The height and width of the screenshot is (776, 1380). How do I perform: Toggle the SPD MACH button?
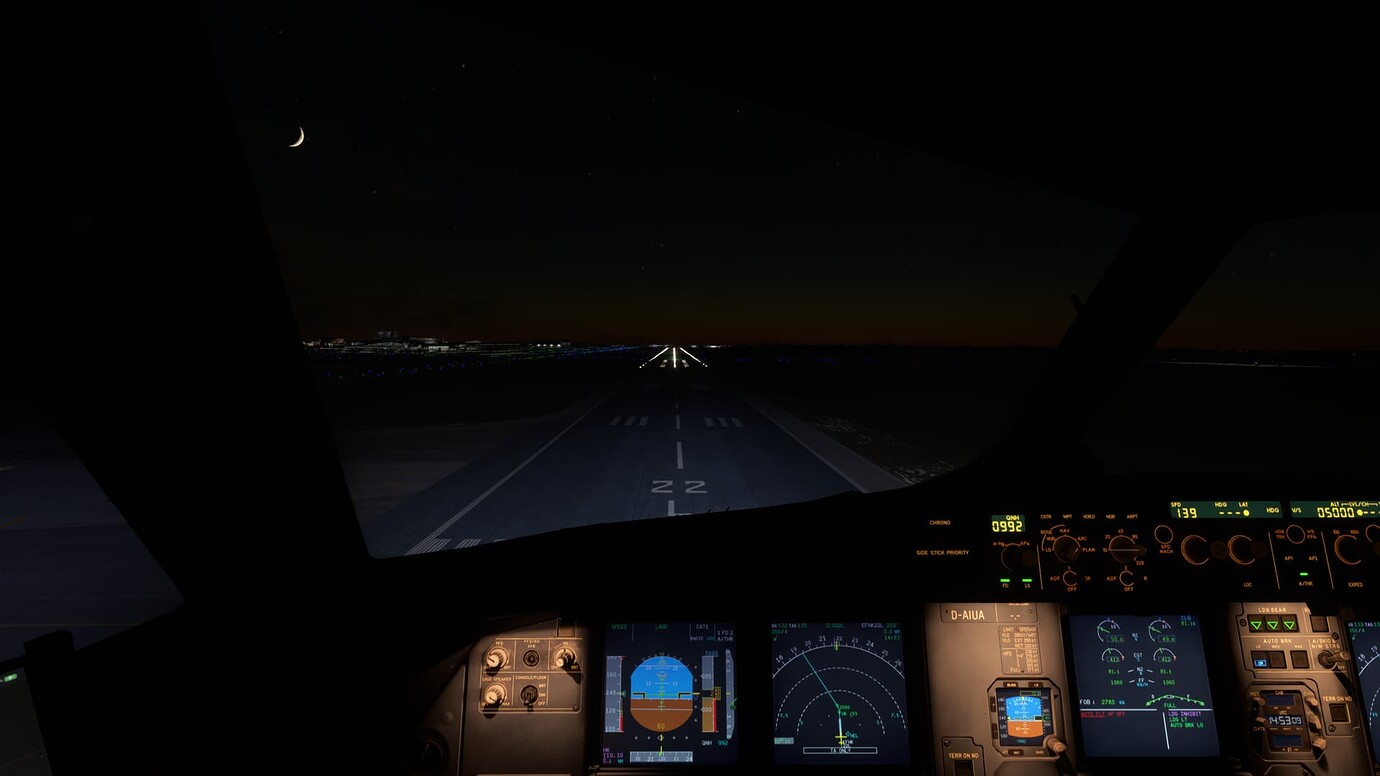(1165, 535)
